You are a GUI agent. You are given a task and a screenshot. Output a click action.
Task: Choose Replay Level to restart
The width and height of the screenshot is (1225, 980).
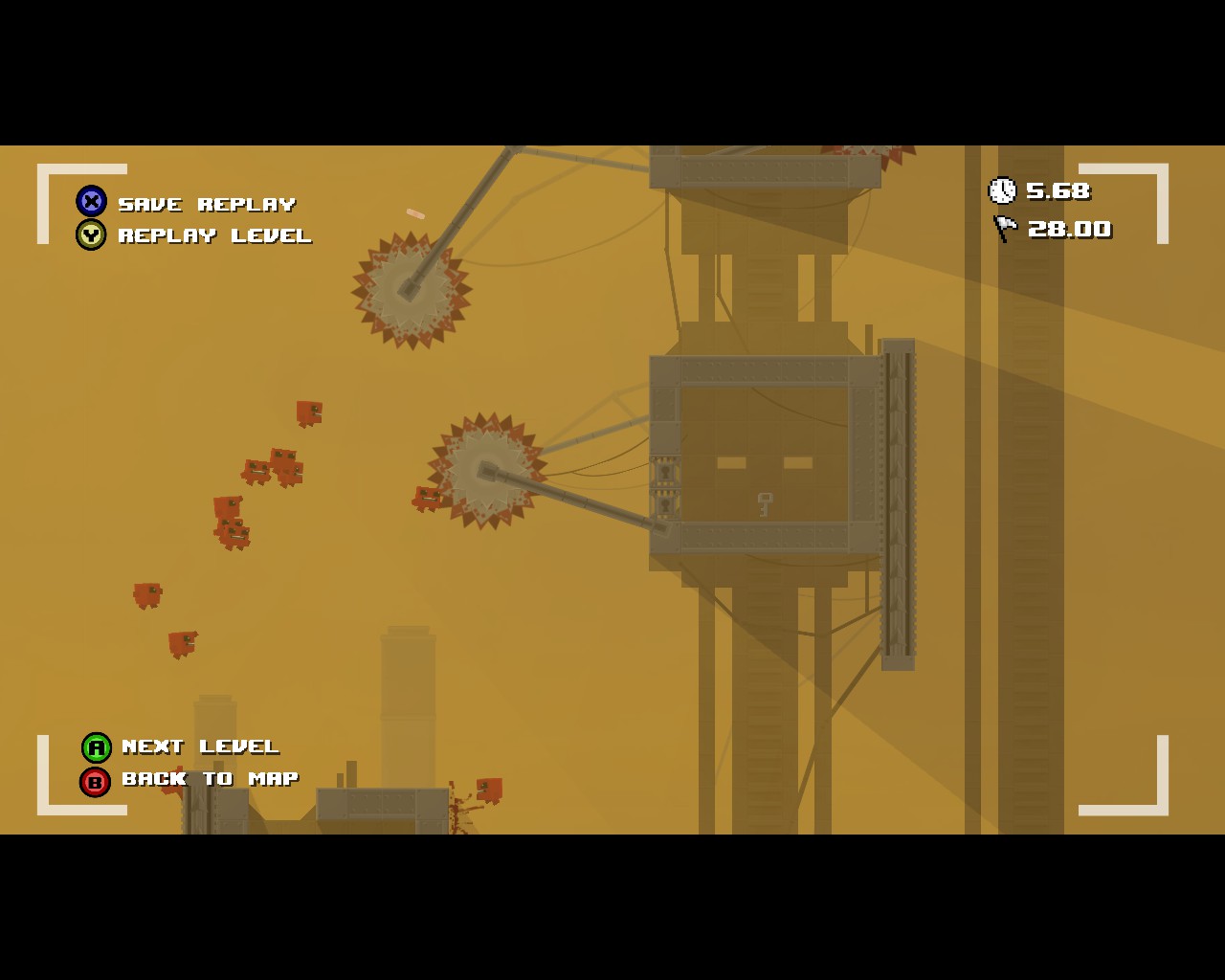pyautogui.click(x=214, y=235)
